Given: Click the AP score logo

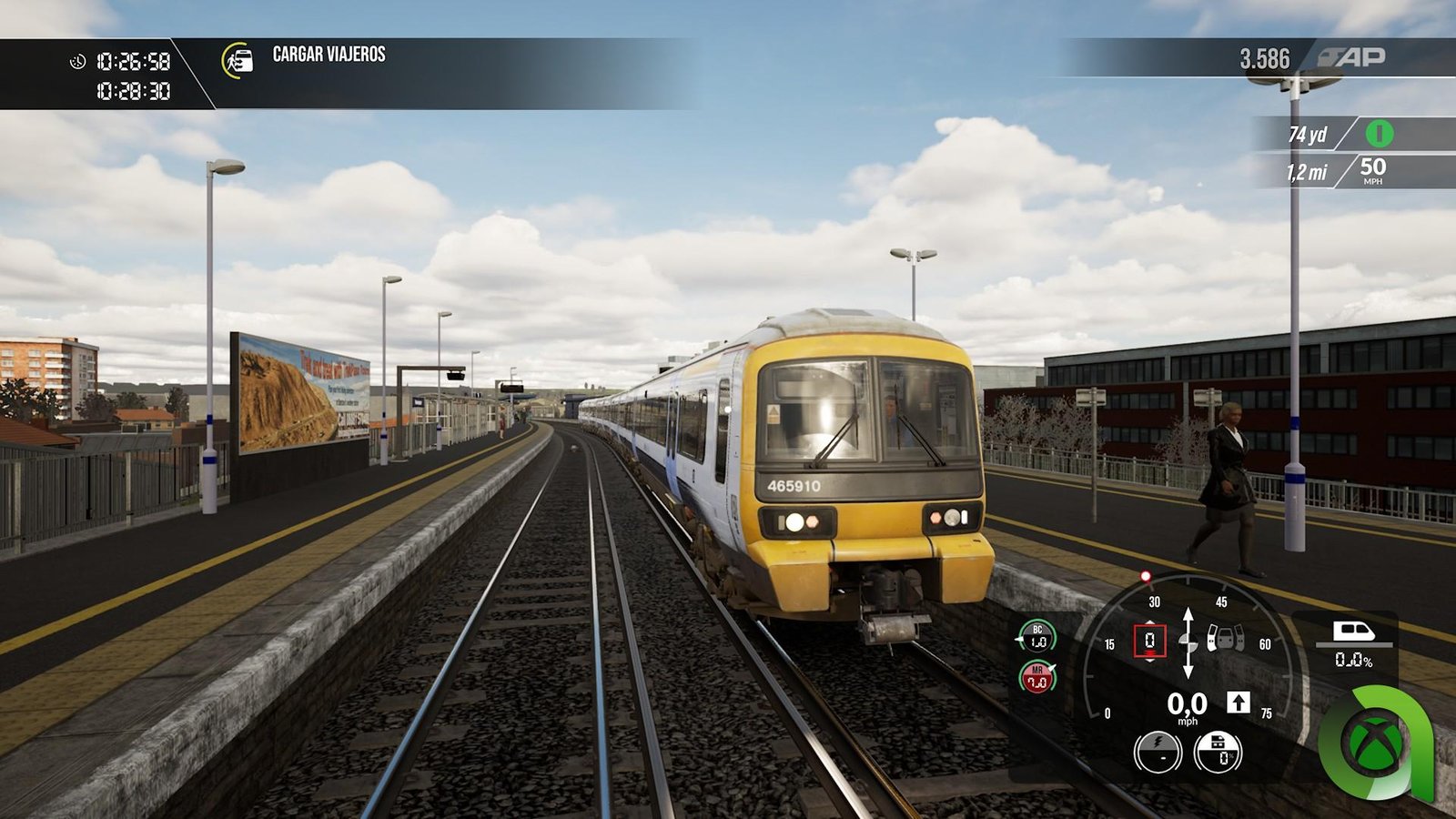Looking at the screenshot, I should [x=1353, y=57].
